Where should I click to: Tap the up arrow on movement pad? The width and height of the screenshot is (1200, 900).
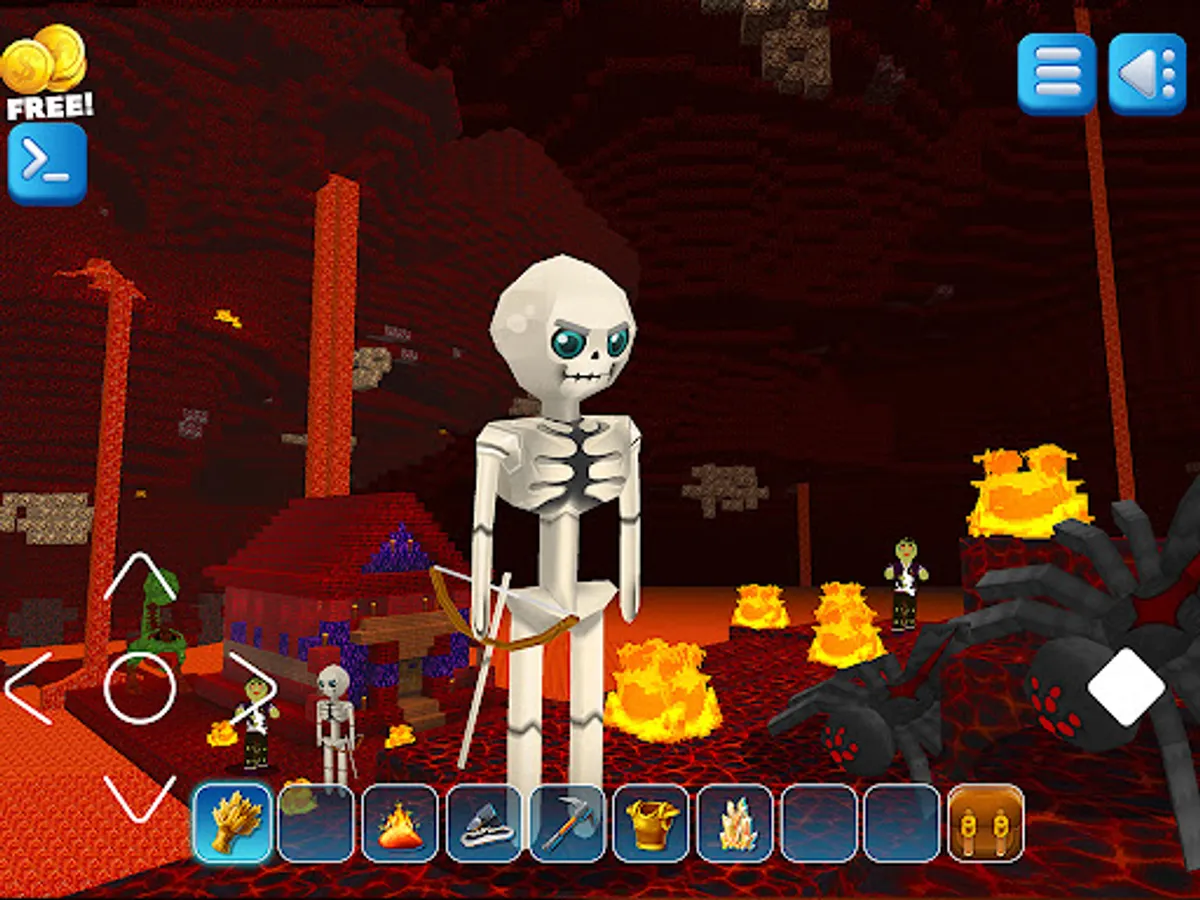[140, 578]
